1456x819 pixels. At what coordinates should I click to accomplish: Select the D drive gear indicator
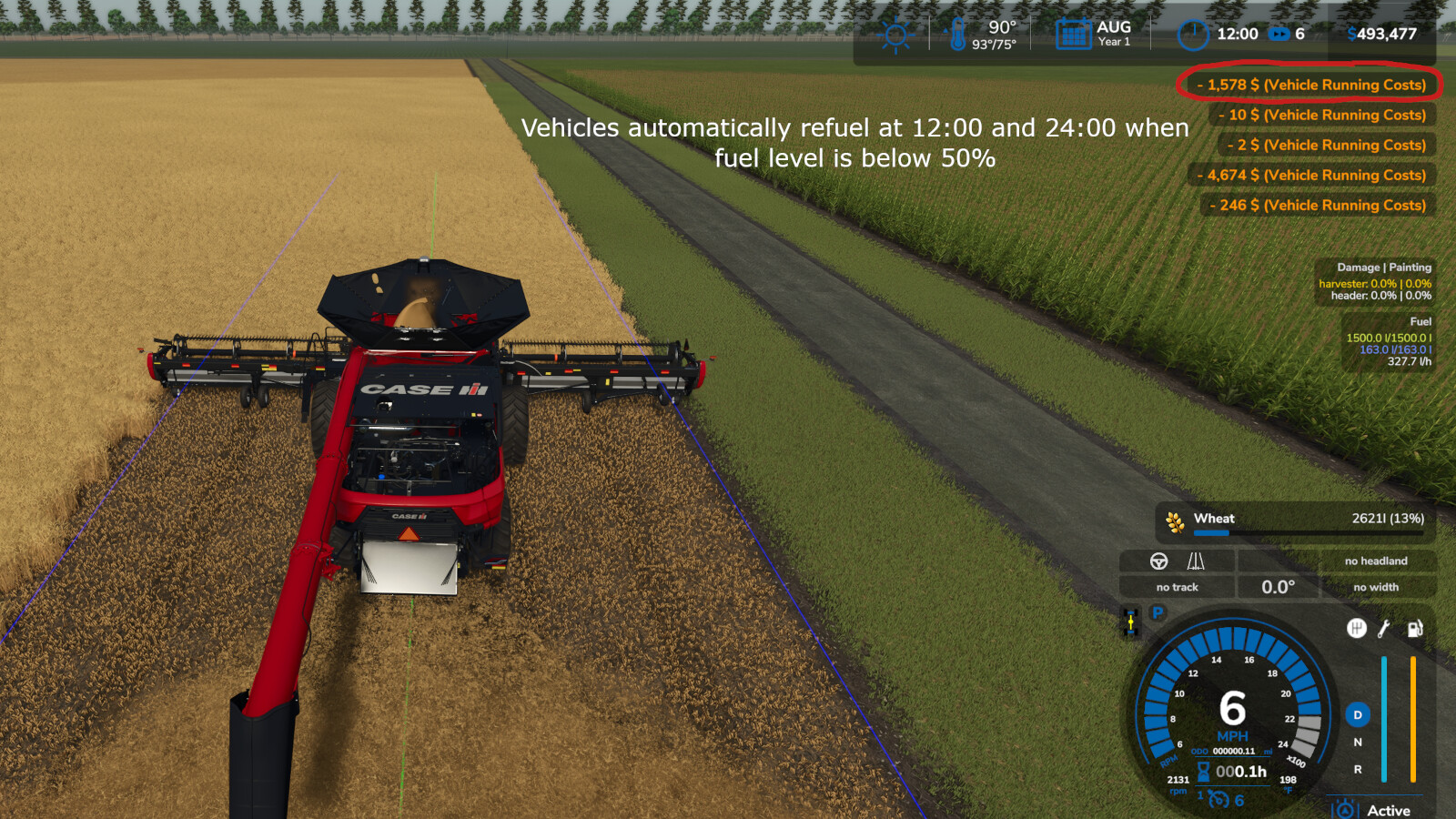coord(1358,715)
